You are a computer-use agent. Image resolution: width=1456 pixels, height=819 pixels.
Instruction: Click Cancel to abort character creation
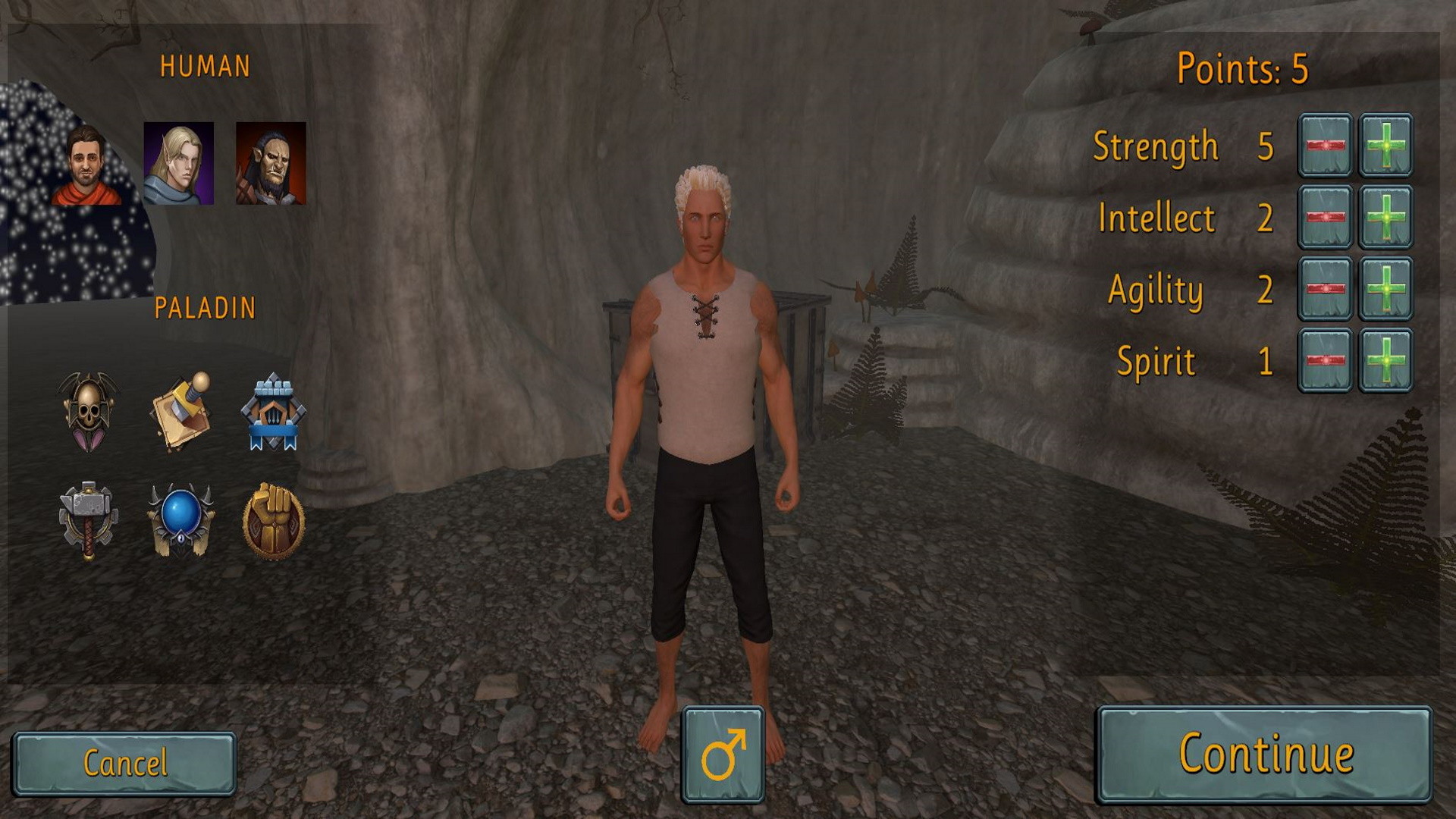126,764
